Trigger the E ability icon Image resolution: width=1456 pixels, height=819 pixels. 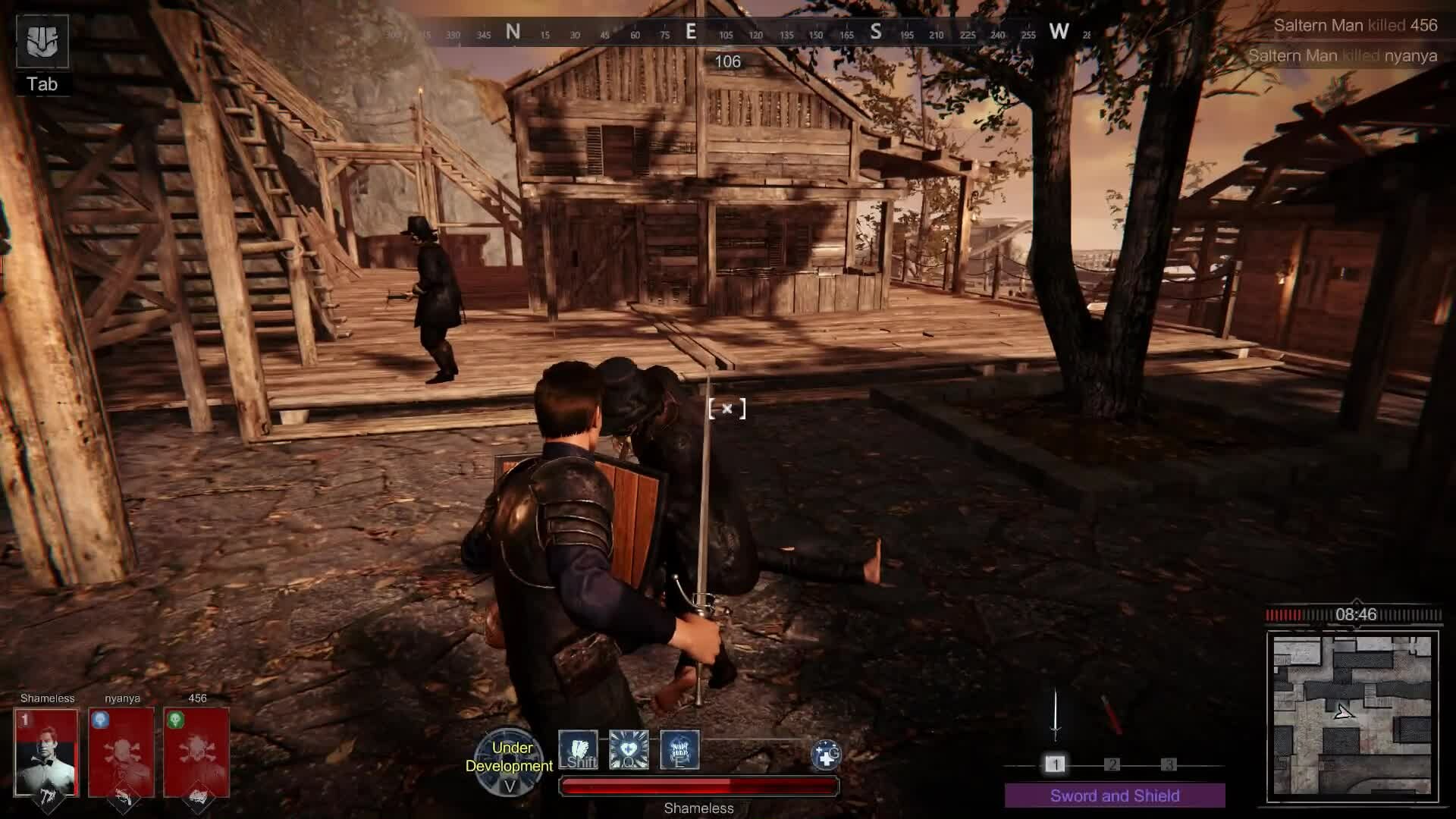point(679,750)
